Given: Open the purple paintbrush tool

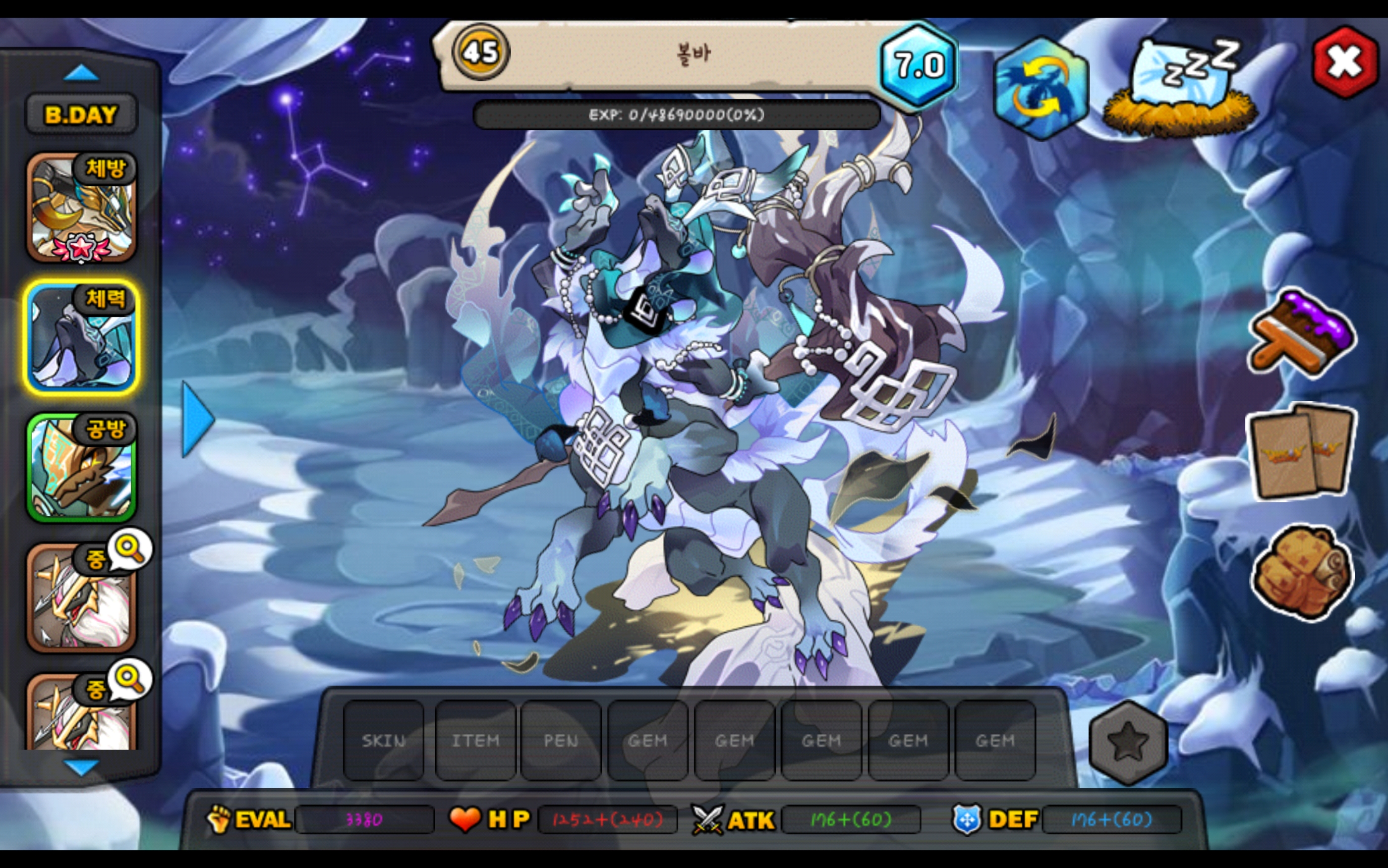Looking at the screenshot, I should tap(1302, 334).
